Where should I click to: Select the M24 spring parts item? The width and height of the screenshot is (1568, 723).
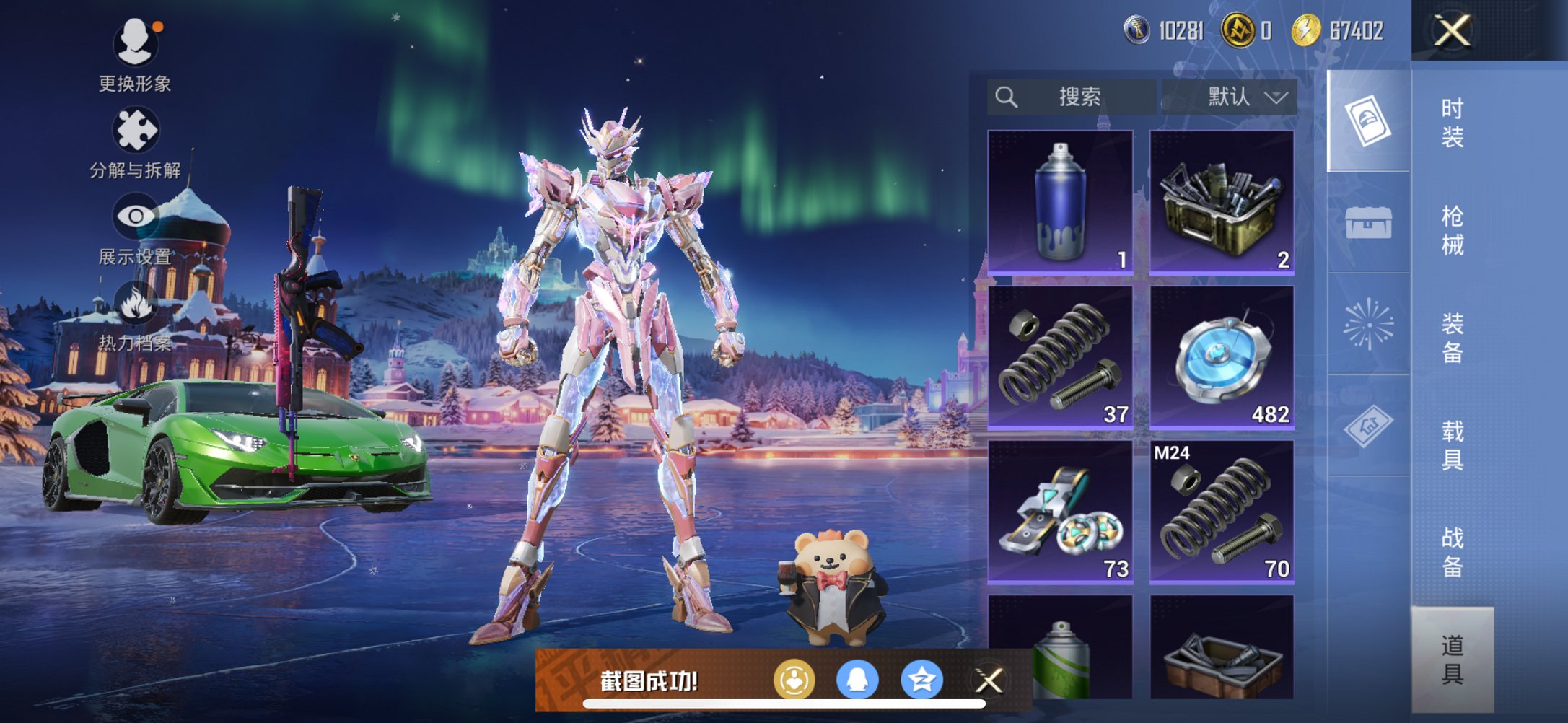pos(1222,512)
